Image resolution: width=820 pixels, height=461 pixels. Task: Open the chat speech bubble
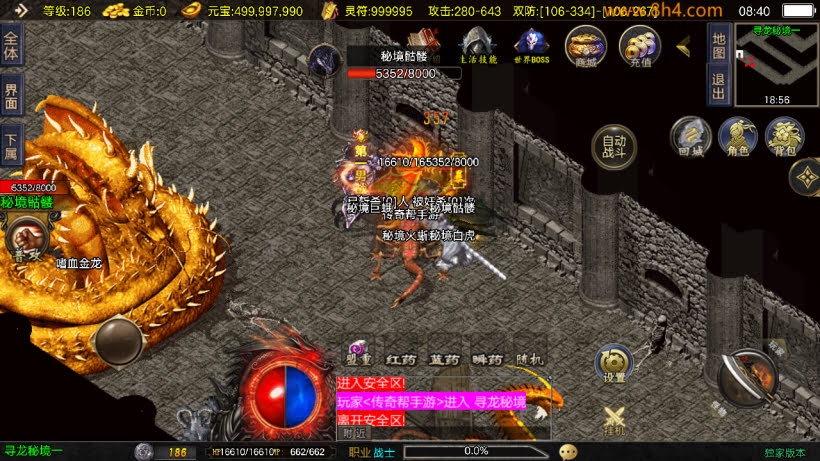pyautogui.click(x=568, y=451)
